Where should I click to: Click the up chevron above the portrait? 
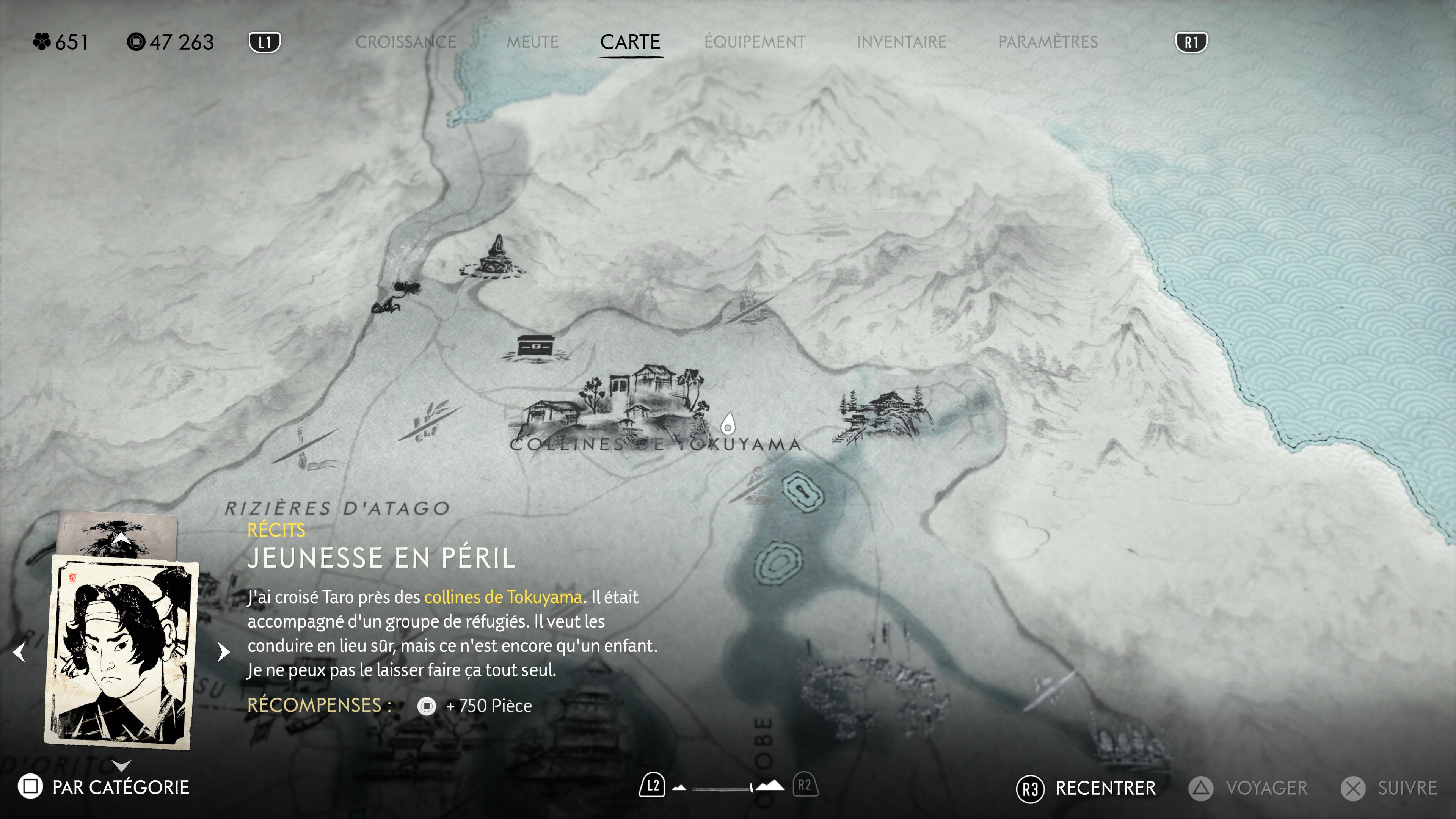point(121,538)
